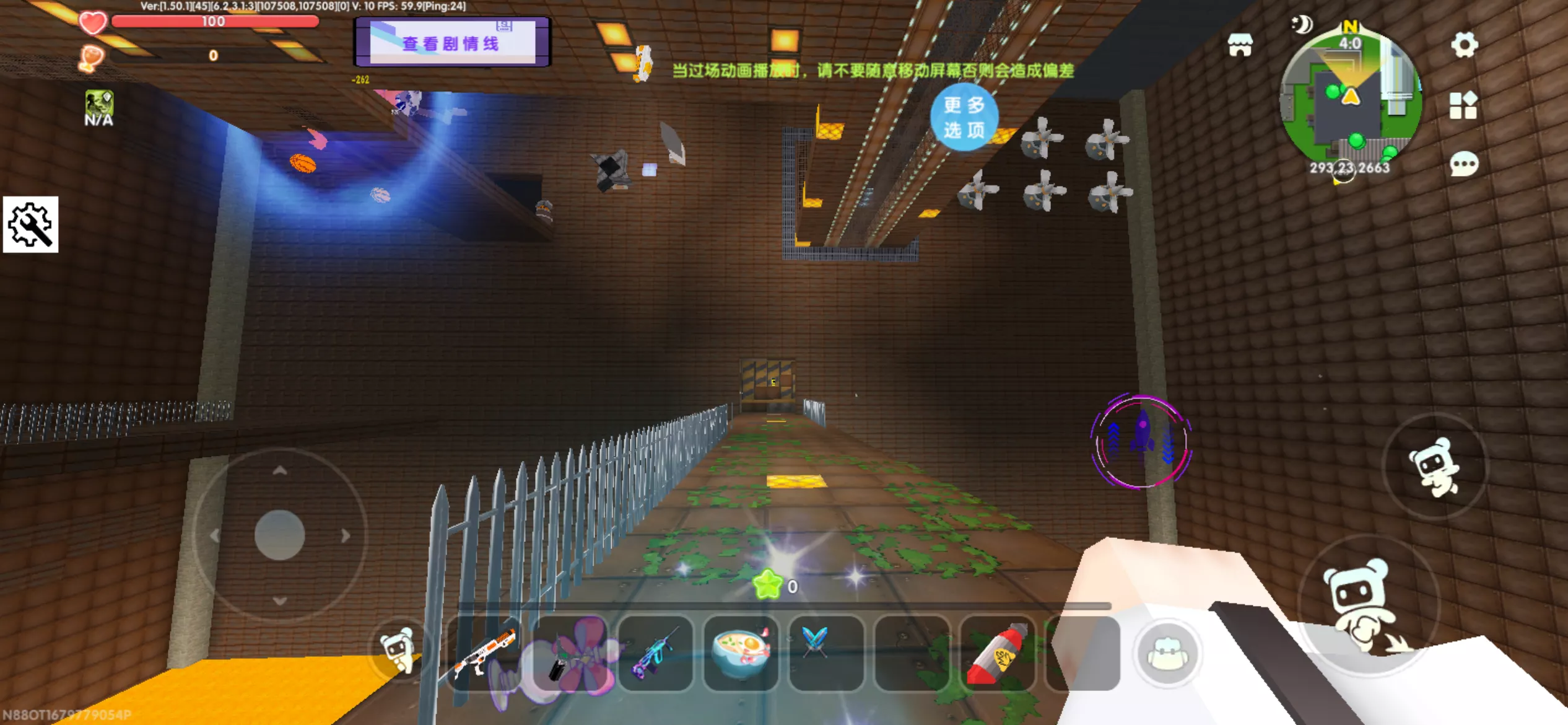Open the four-squares menu icon

point(1463,105)
